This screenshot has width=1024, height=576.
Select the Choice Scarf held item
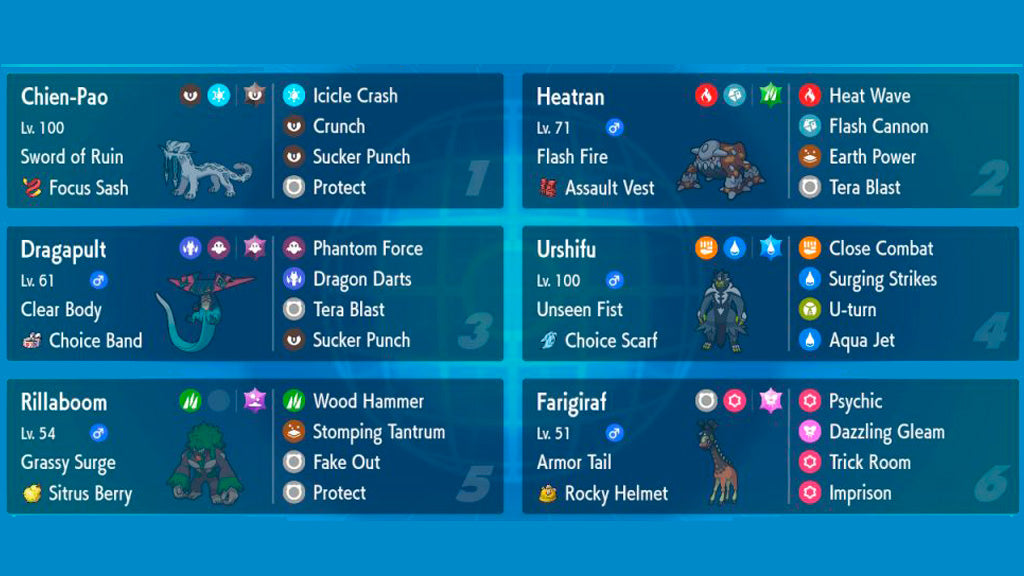pos(610,340)
